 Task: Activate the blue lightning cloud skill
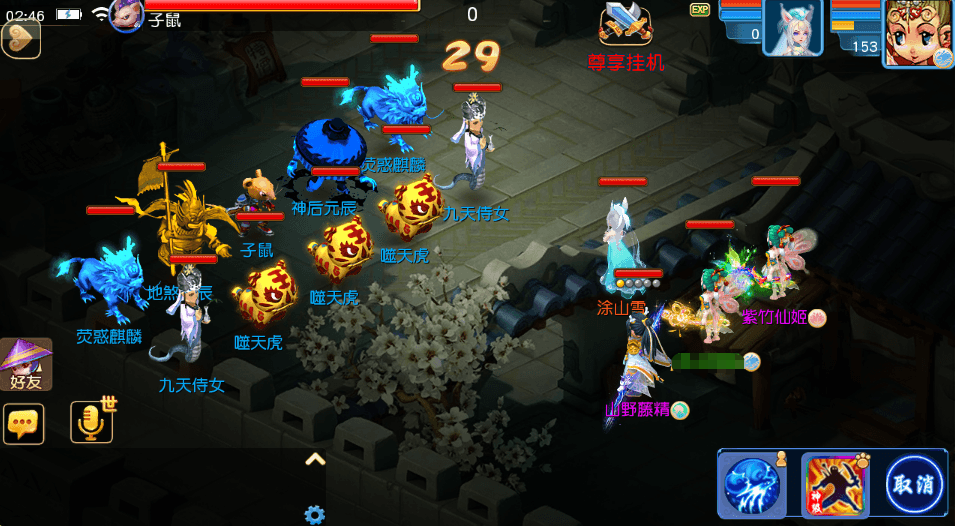752,486
